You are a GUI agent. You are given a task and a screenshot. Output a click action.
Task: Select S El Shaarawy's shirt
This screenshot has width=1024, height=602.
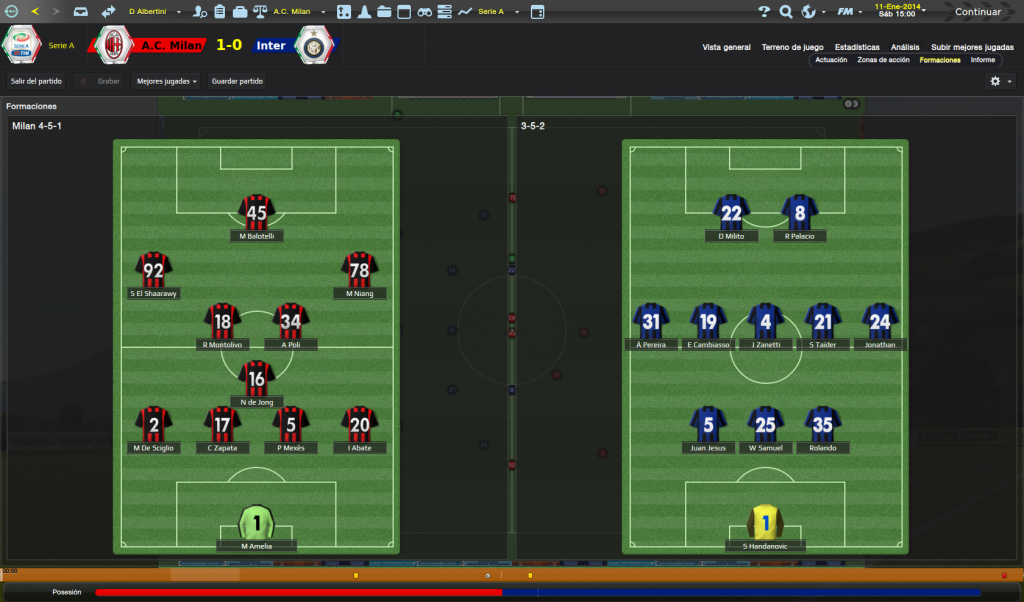point(154,270)
